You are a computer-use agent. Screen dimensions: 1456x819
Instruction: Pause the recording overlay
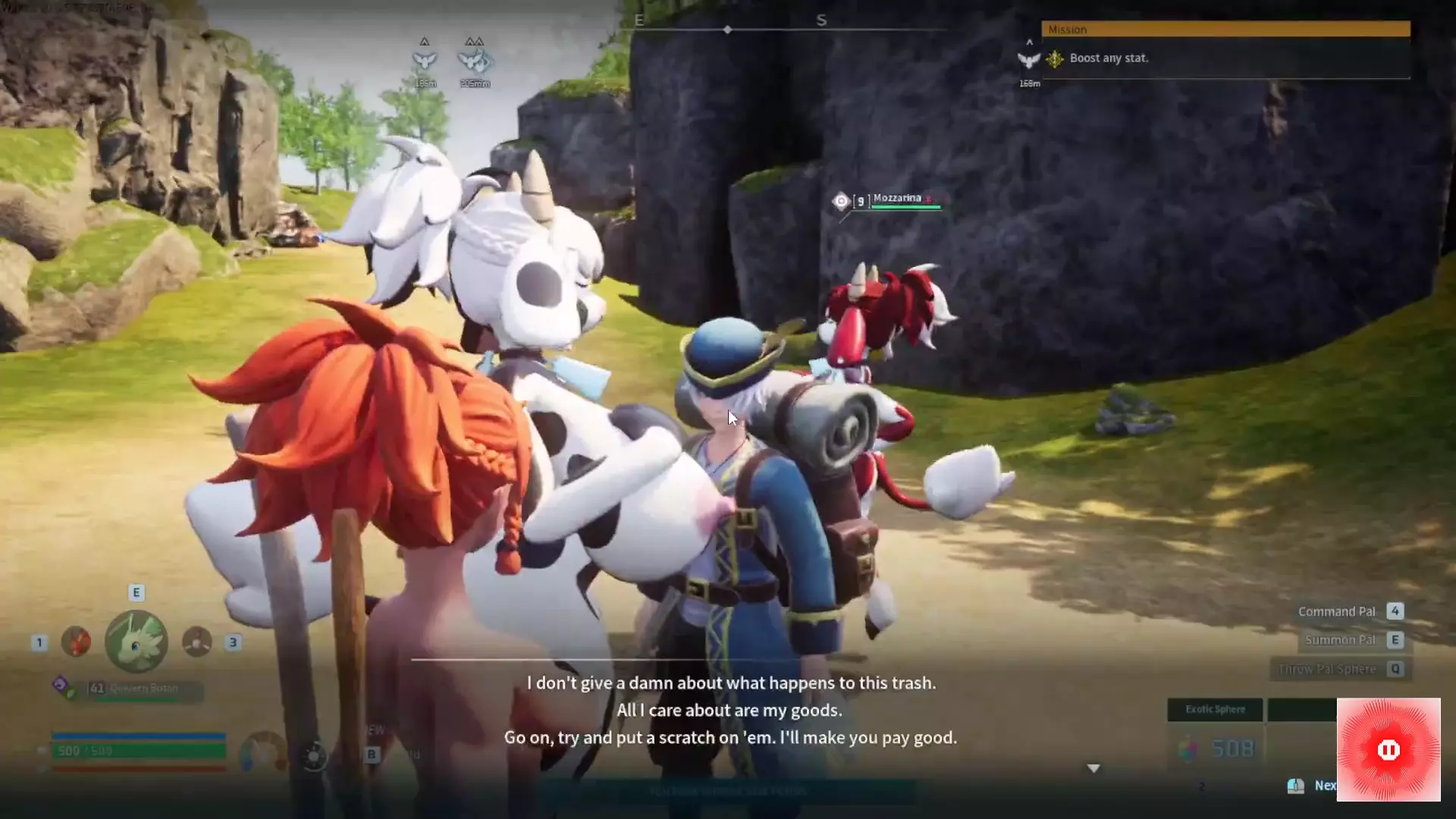point(1388,750)
